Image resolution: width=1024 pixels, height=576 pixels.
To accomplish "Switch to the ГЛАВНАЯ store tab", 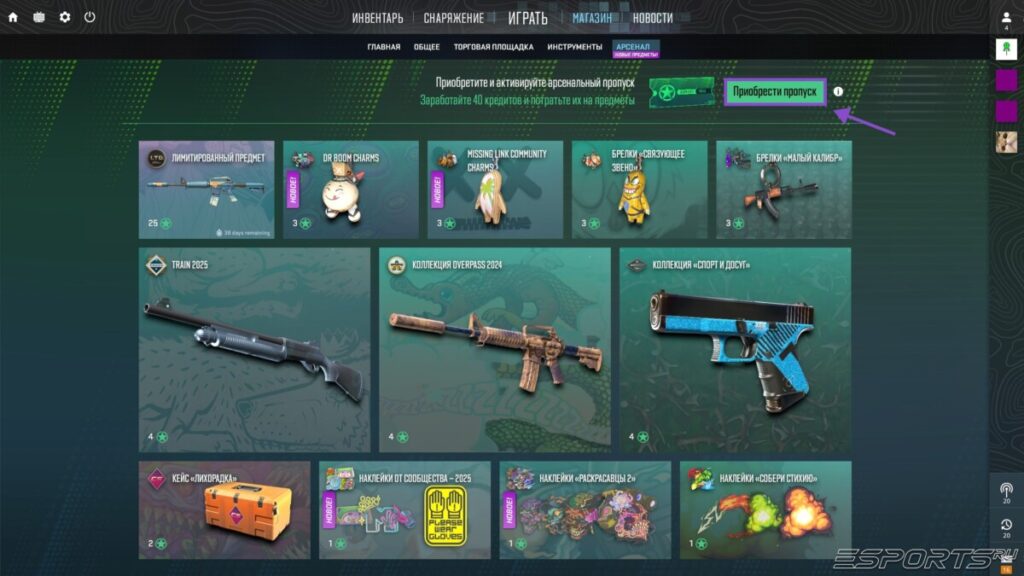I will (x=383, y=47).
